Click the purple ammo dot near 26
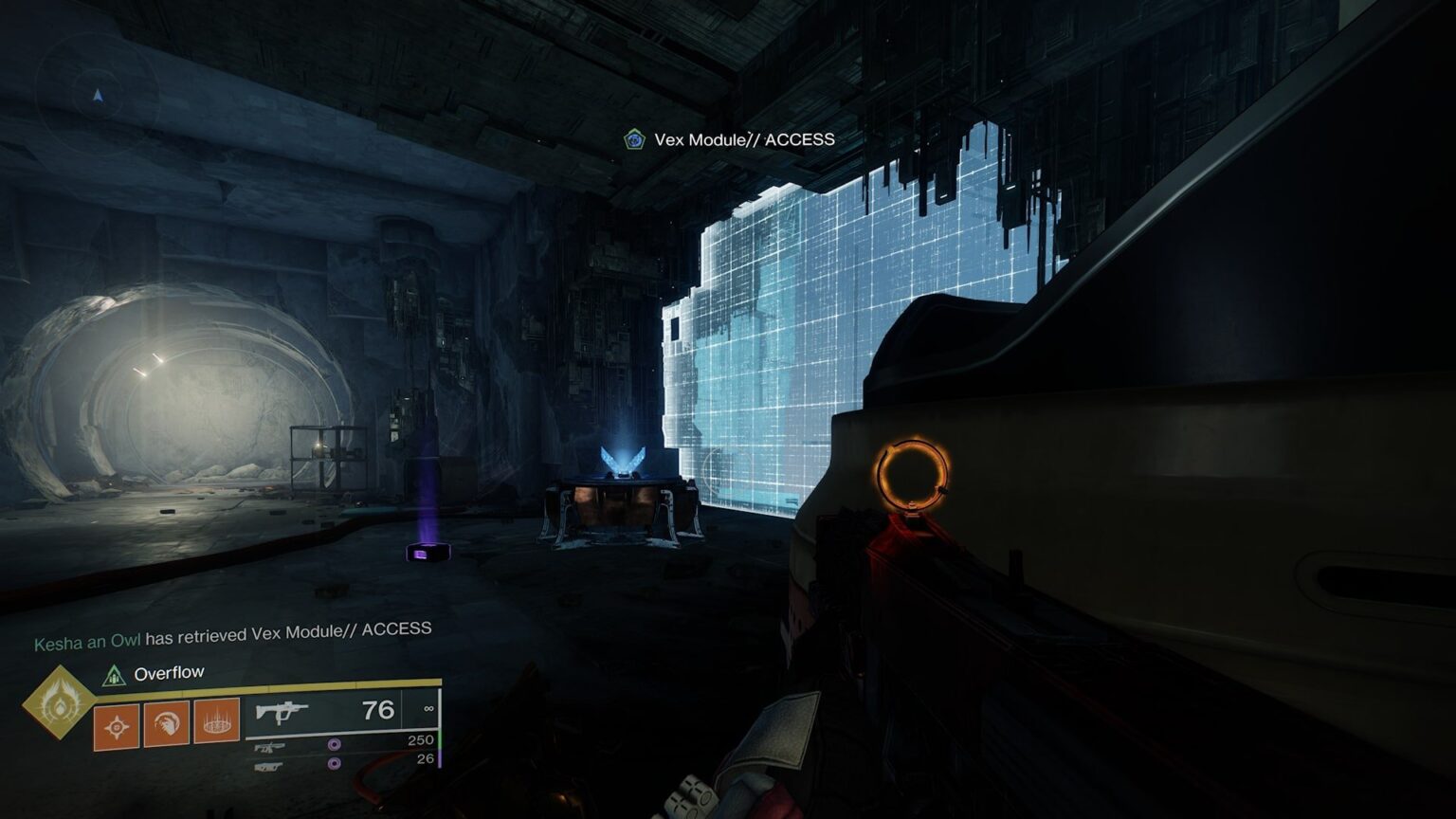The image size is (1456, 819). (334, 764)
